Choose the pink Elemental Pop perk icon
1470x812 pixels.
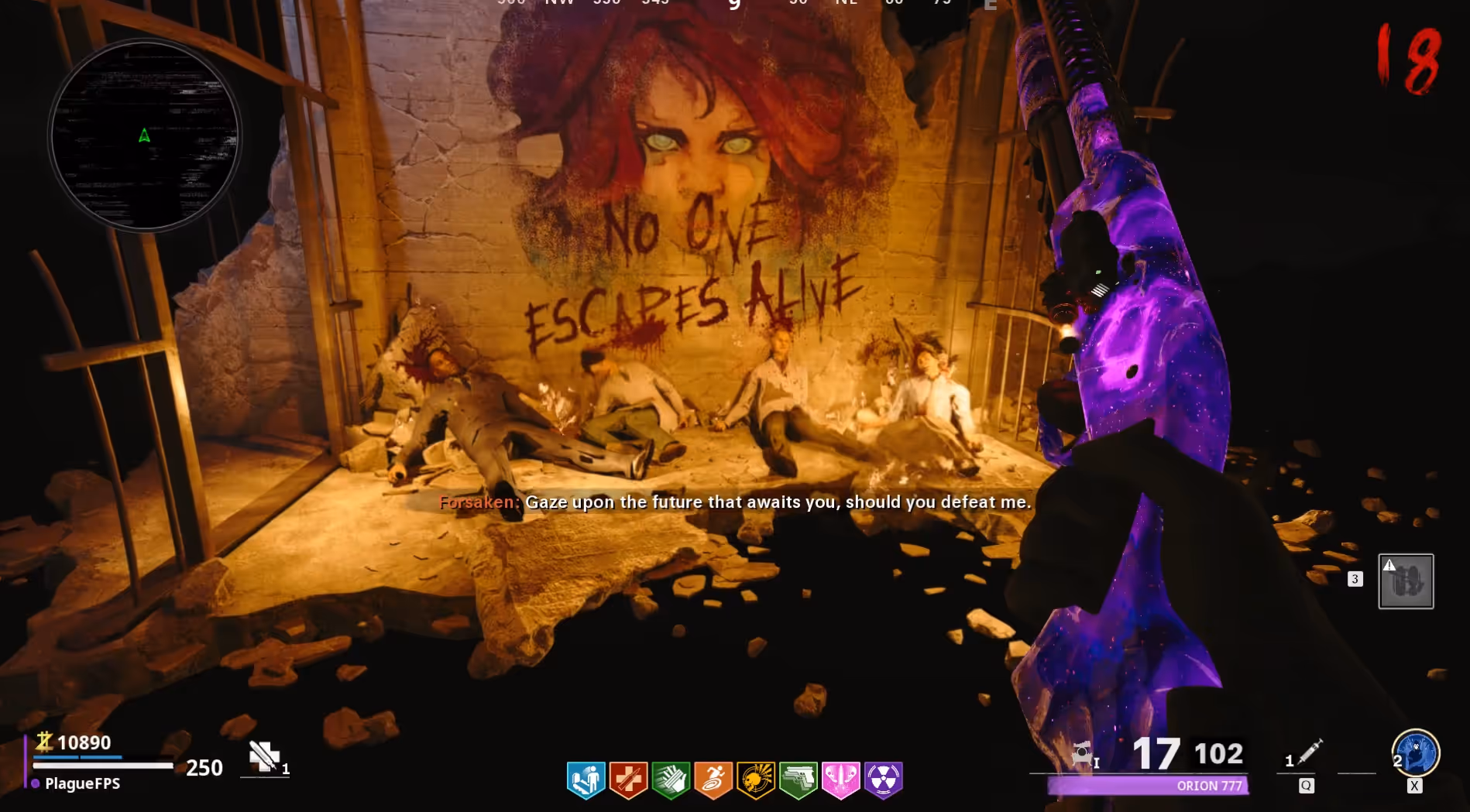[x=841, y=779]
